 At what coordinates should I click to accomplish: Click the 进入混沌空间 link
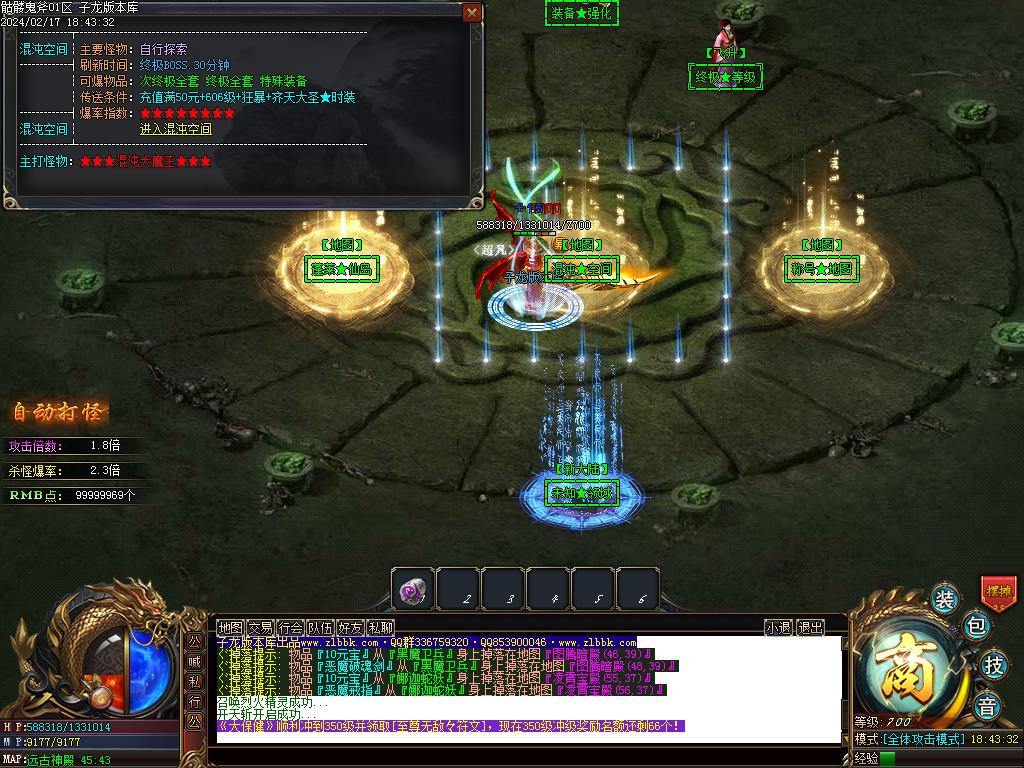[x=176, y=129]
